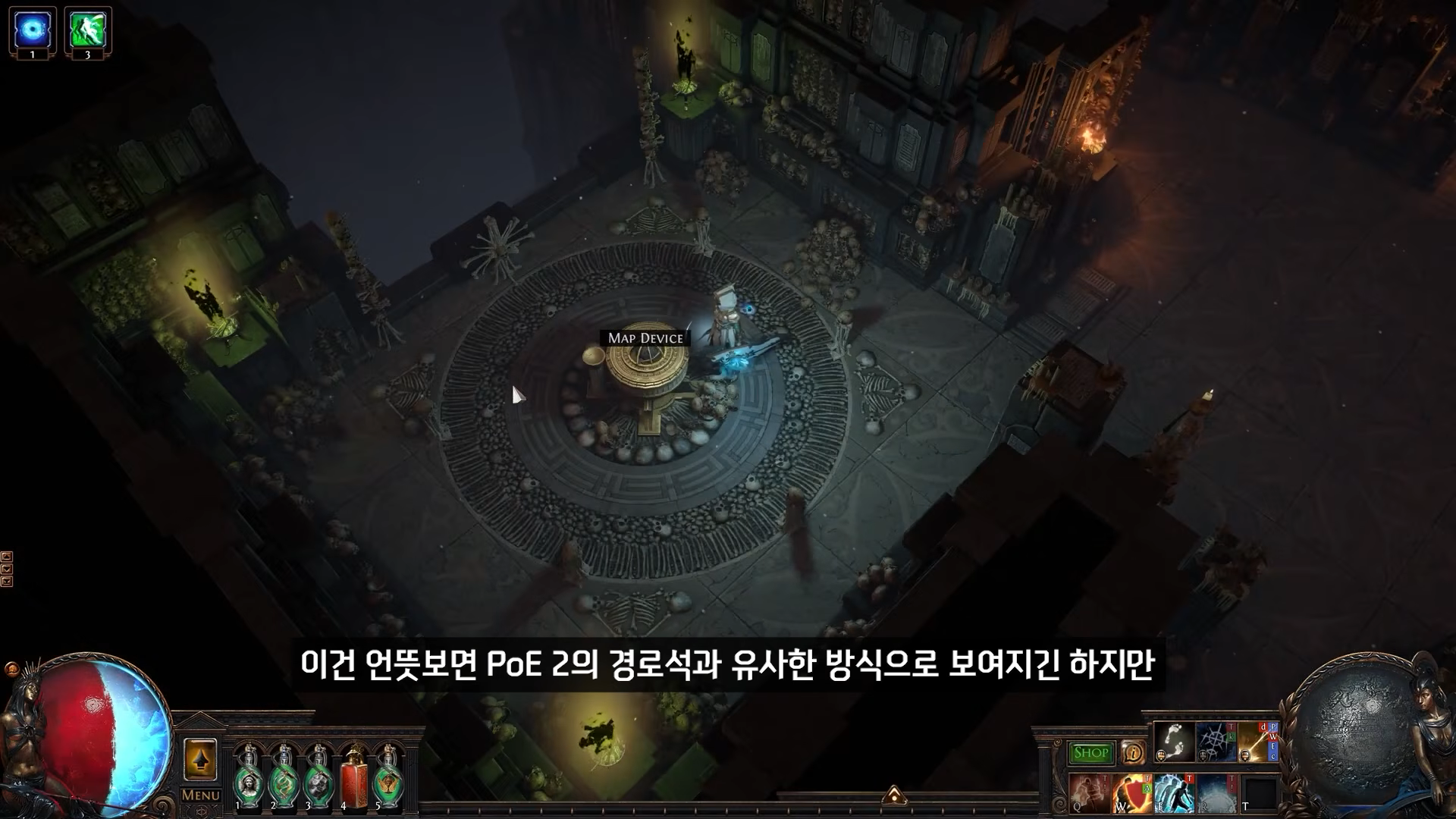
Task: Click the green running figure buff icon
Action: 88,30
